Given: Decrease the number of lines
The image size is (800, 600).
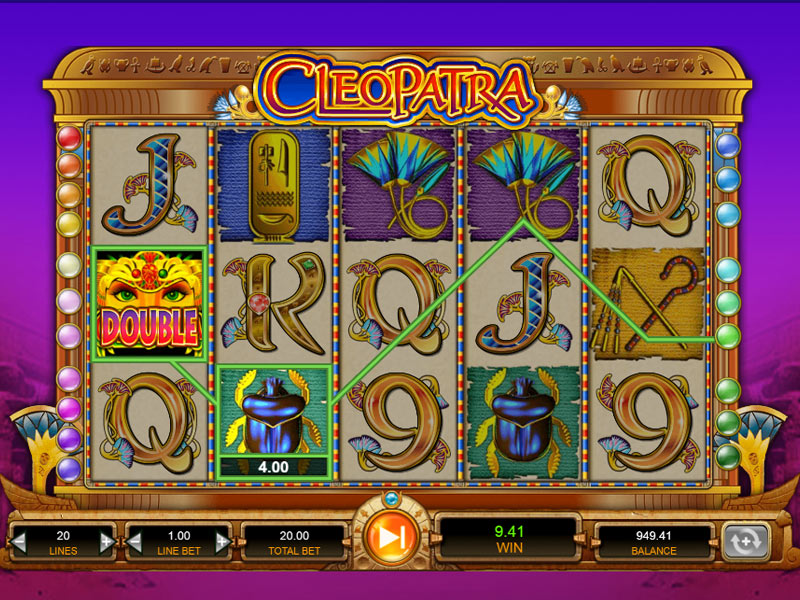Looking at the screenshot, I should pos(17,542).
